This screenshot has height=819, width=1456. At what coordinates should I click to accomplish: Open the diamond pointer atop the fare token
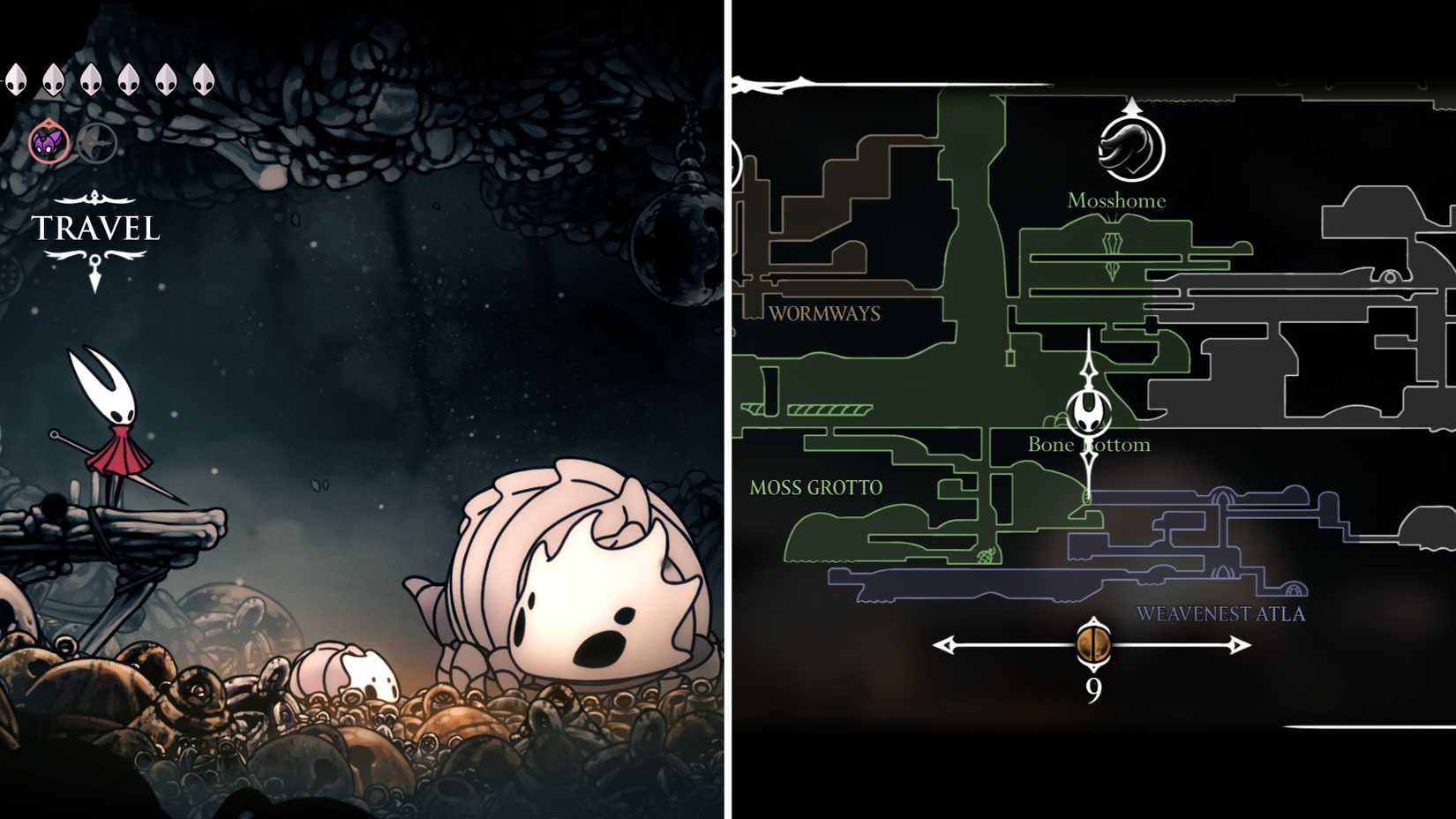pos(1093,621)
